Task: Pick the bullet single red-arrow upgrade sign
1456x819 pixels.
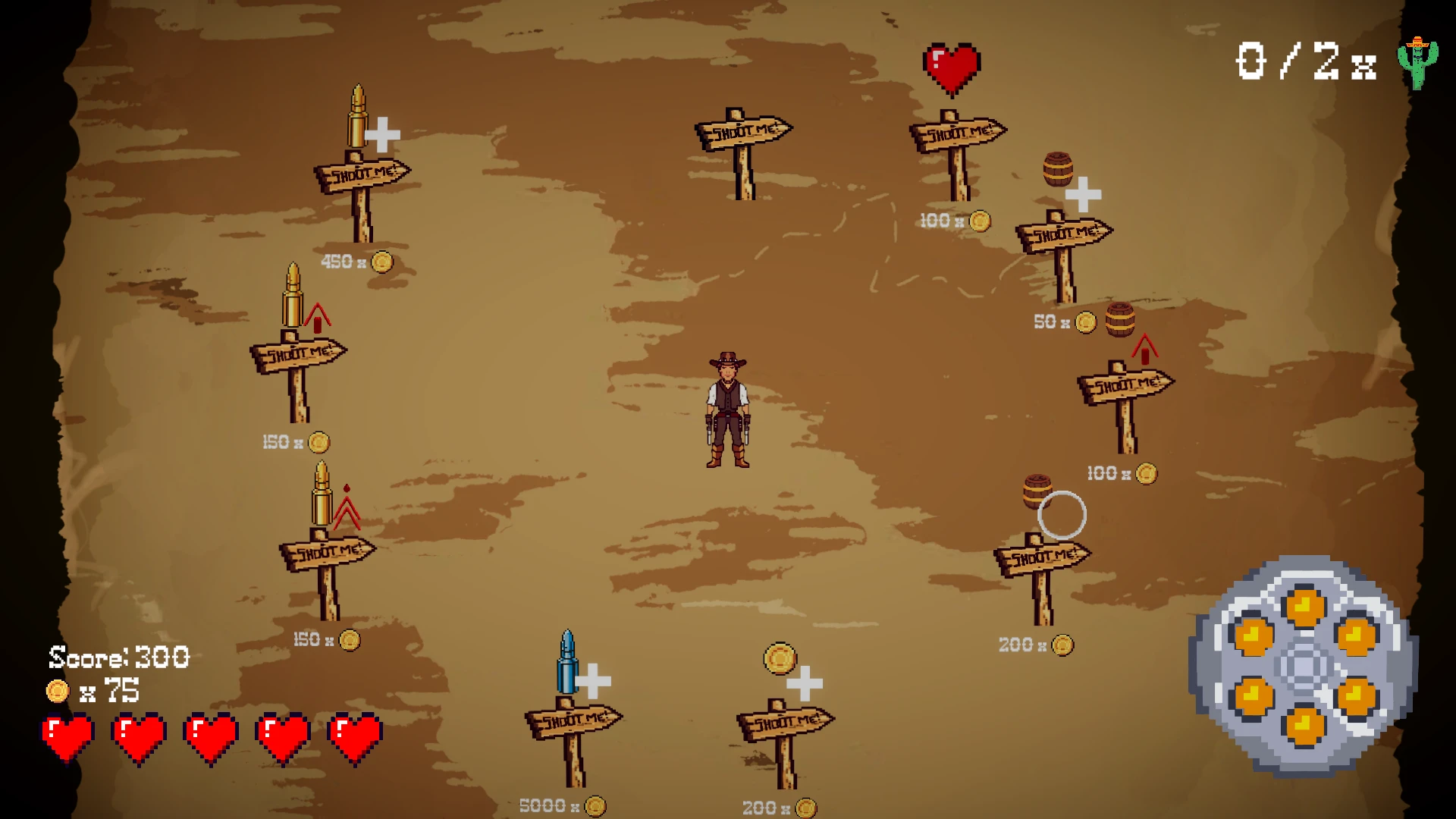Action: pyautogui.click(x=298, y=353)
